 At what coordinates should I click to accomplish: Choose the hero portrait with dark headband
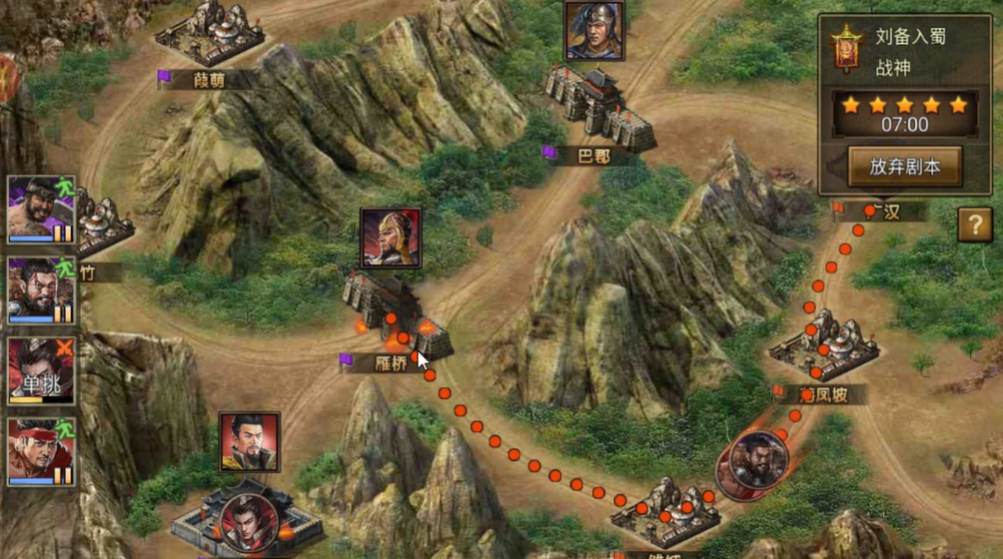pos(41,209)
